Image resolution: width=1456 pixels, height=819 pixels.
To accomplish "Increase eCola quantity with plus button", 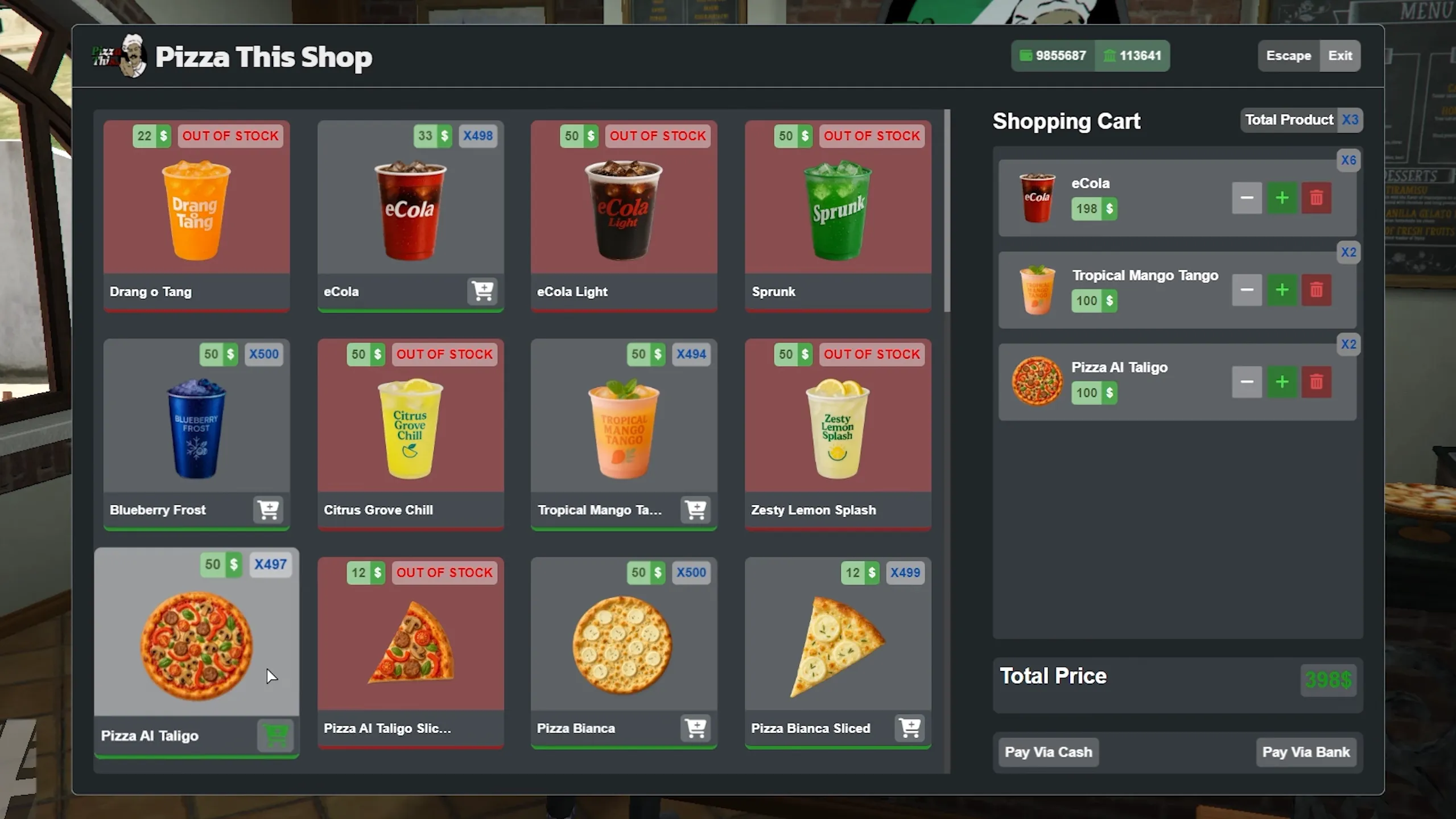I will [x=1282, y=197].
